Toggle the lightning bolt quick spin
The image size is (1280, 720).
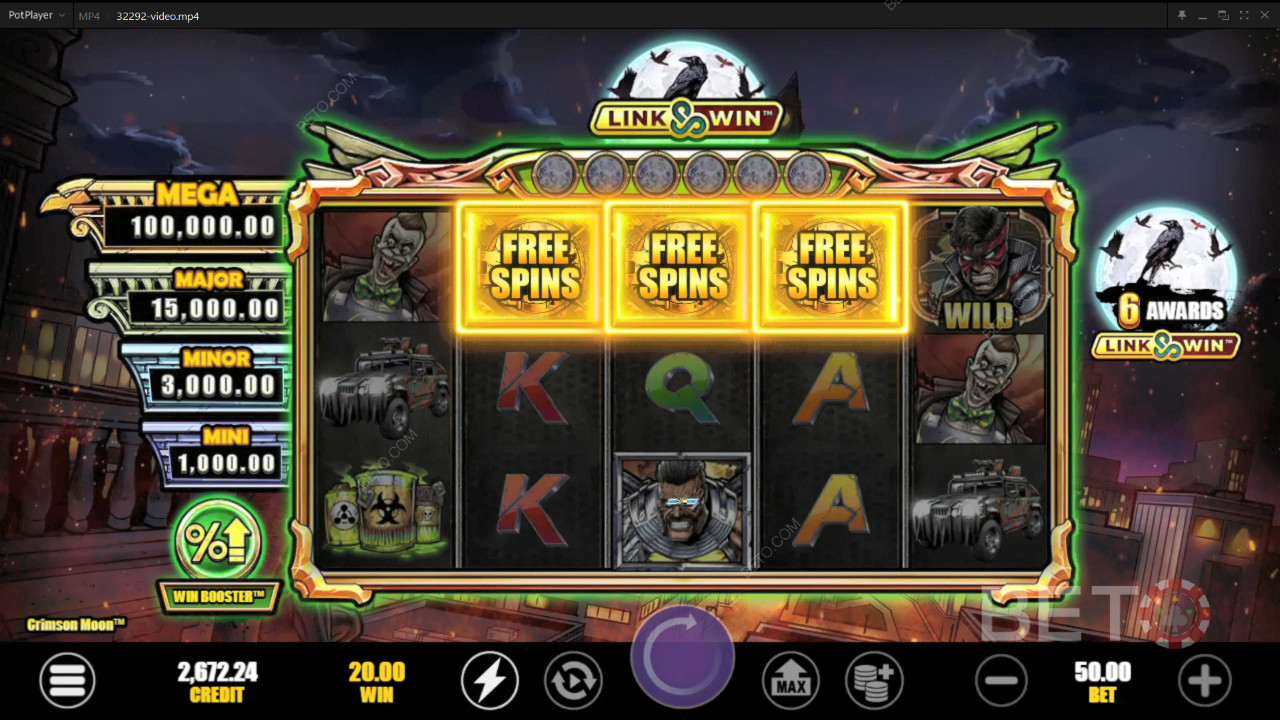(489, 680)
